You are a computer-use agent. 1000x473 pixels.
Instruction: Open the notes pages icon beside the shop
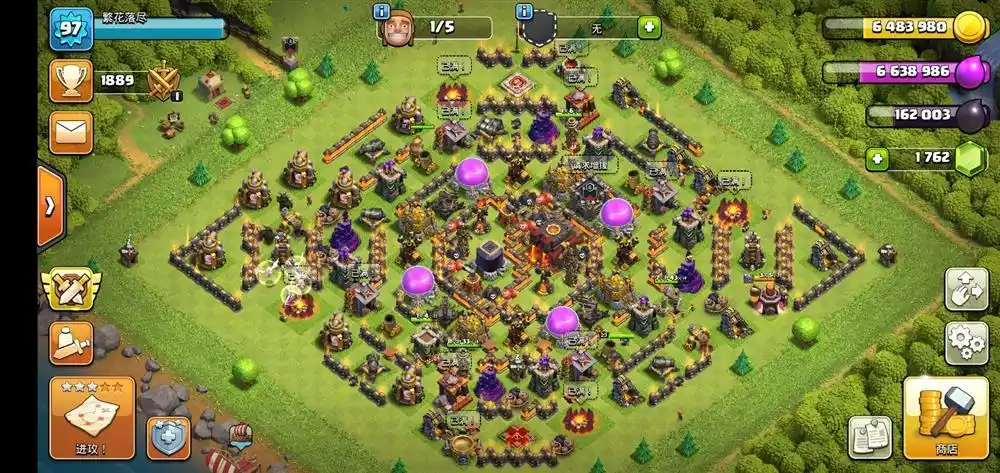(870, 437)
